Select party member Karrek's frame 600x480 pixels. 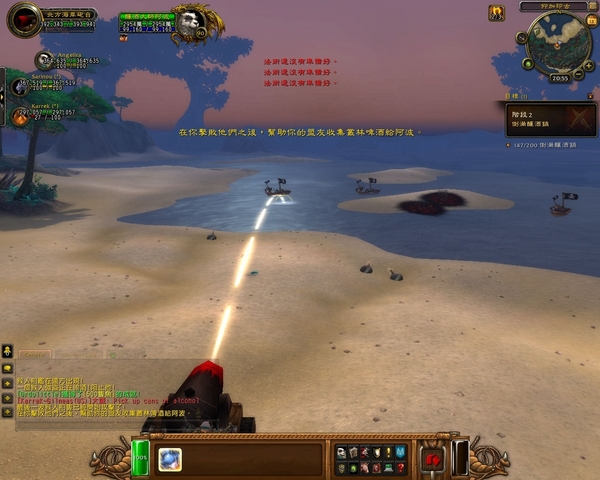[21, 117]
